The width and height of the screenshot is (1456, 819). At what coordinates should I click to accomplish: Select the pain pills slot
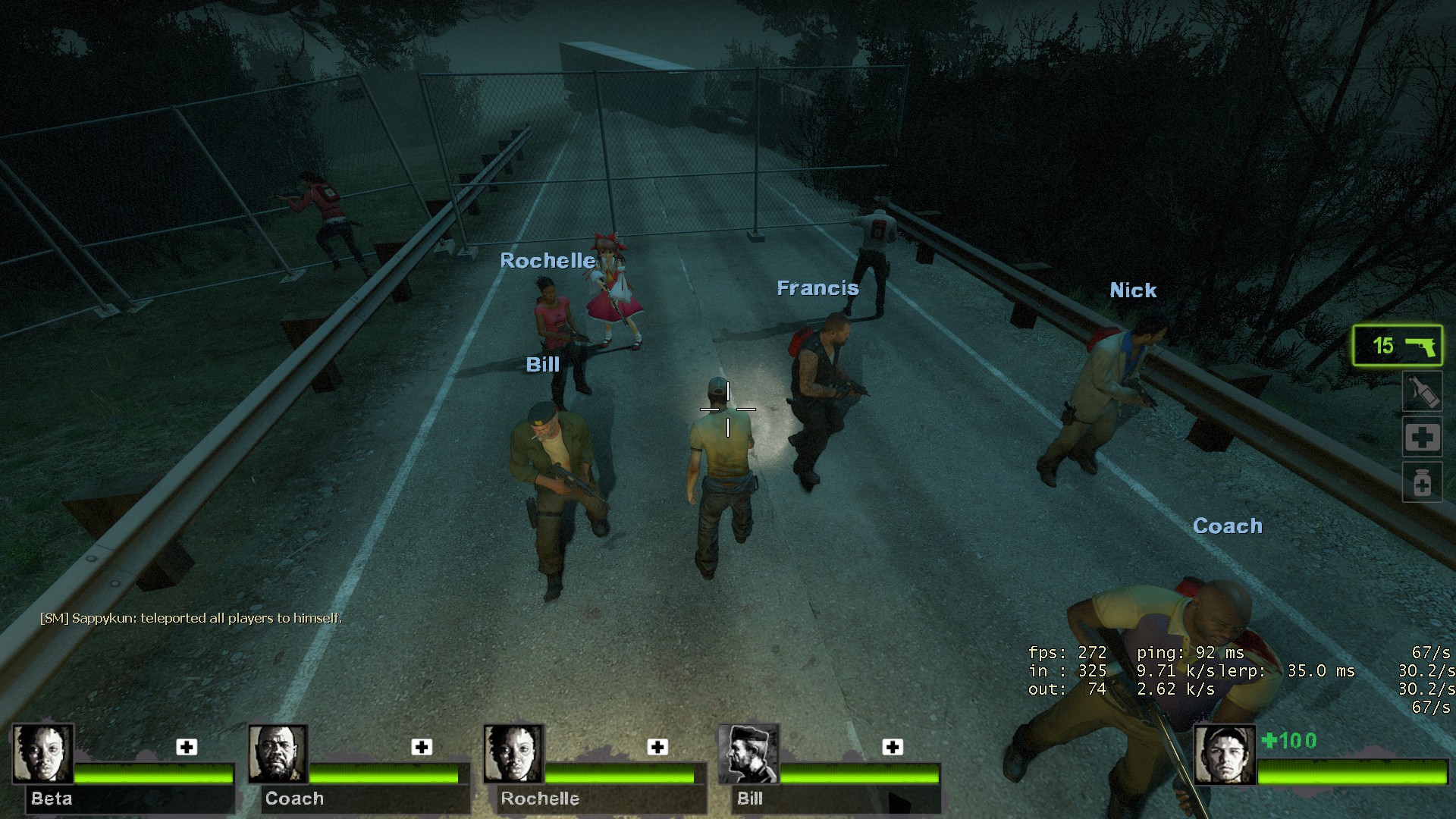[x=1421, y=482]
